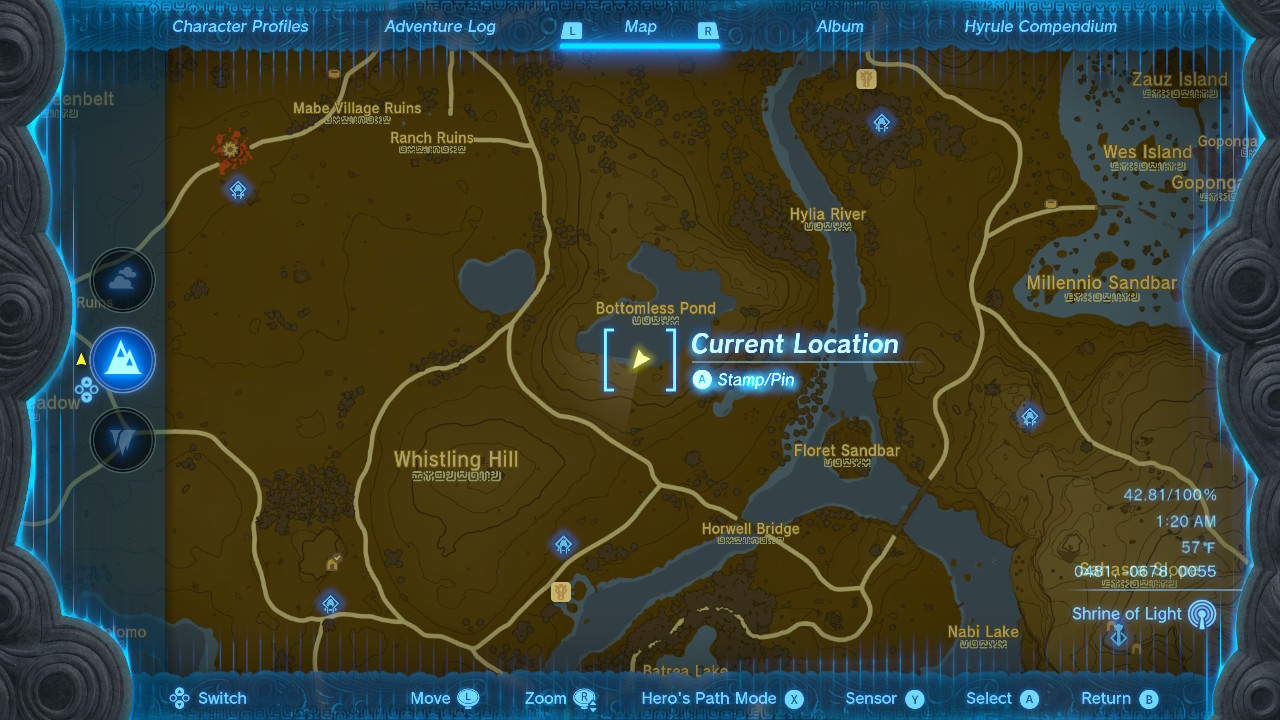Select the highlighted Surface map layer icon
This screenshot has height=720, width=1280.
click(122, 360)
